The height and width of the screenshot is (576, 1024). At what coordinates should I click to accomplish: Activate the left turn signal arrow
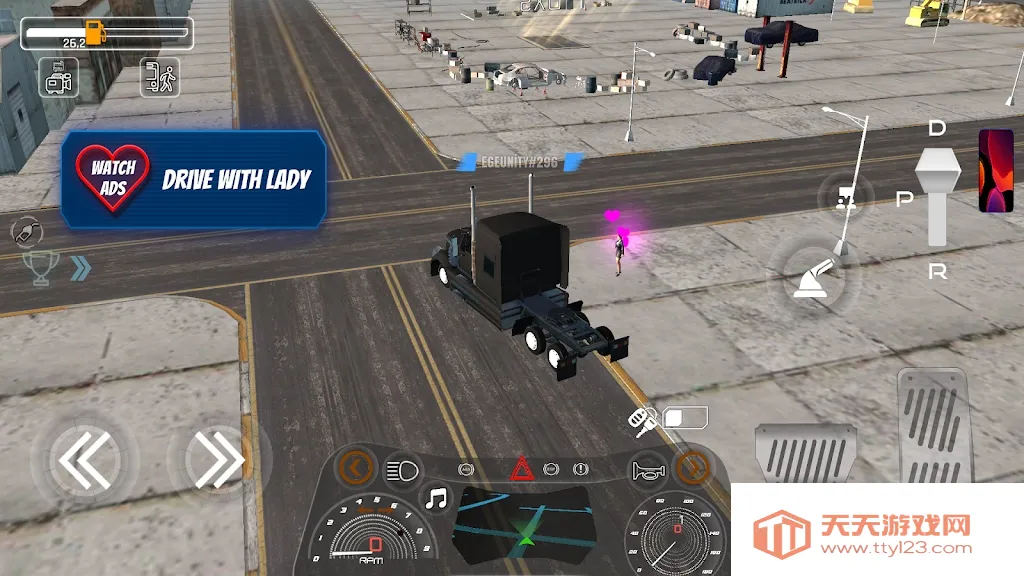click(x=356, y=465)
